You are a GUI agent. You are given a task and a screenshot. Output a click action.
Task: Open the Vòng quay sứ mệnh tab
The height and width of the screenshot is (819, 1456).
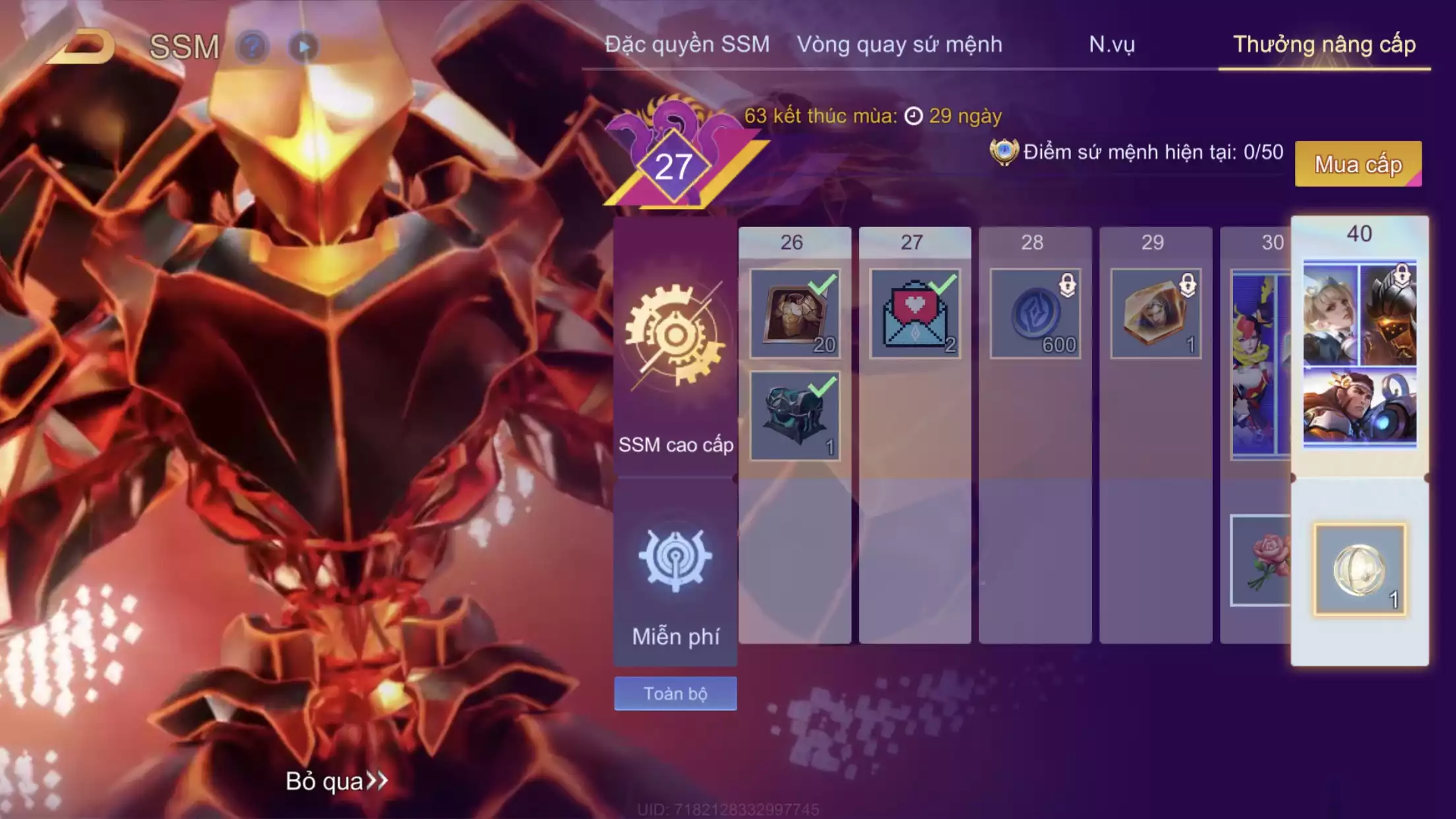coord(899,44)
